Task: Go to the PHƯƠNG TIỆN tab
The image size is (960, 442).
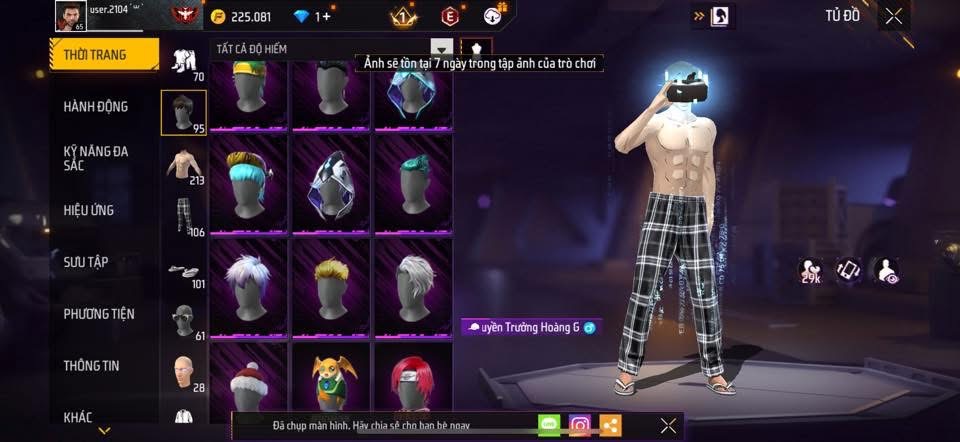Action: (99, 314)
